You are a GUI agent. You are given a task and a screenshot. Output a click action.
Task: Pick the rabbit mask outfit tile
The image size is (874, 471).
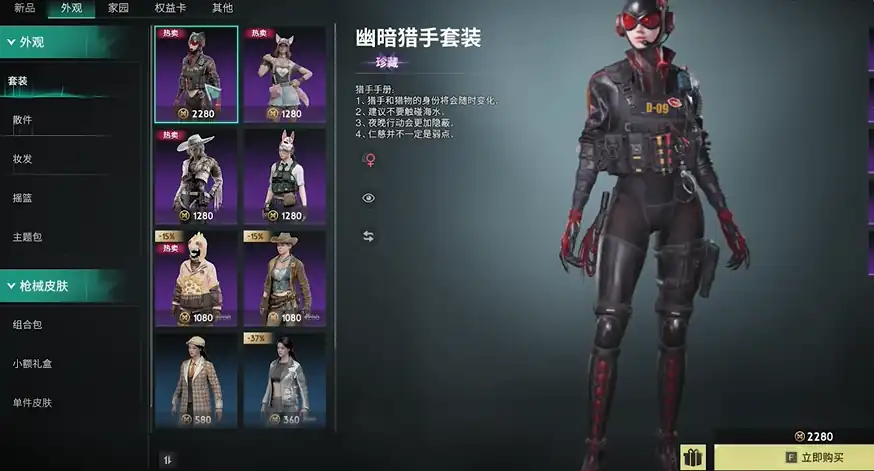(x=284, y=177)
